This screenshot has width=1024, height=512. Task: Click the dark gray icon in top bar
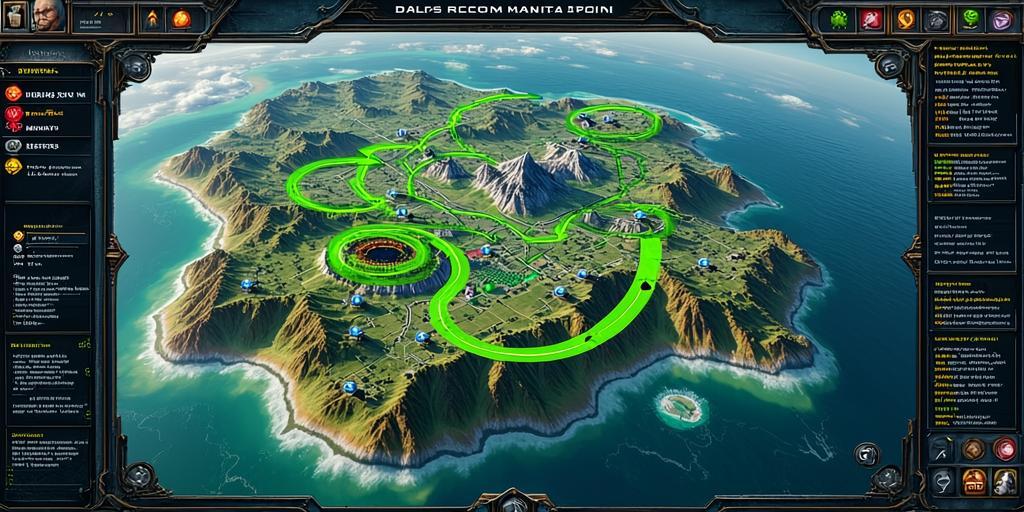937,19
